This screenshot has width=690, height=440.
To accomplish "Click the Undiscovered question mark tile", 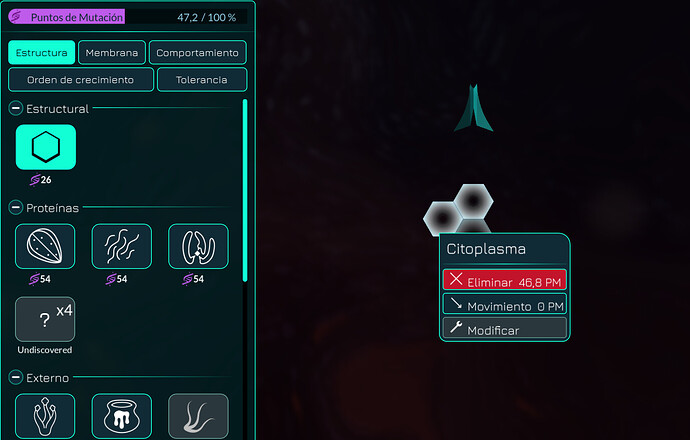I will (x=46, y=320).
